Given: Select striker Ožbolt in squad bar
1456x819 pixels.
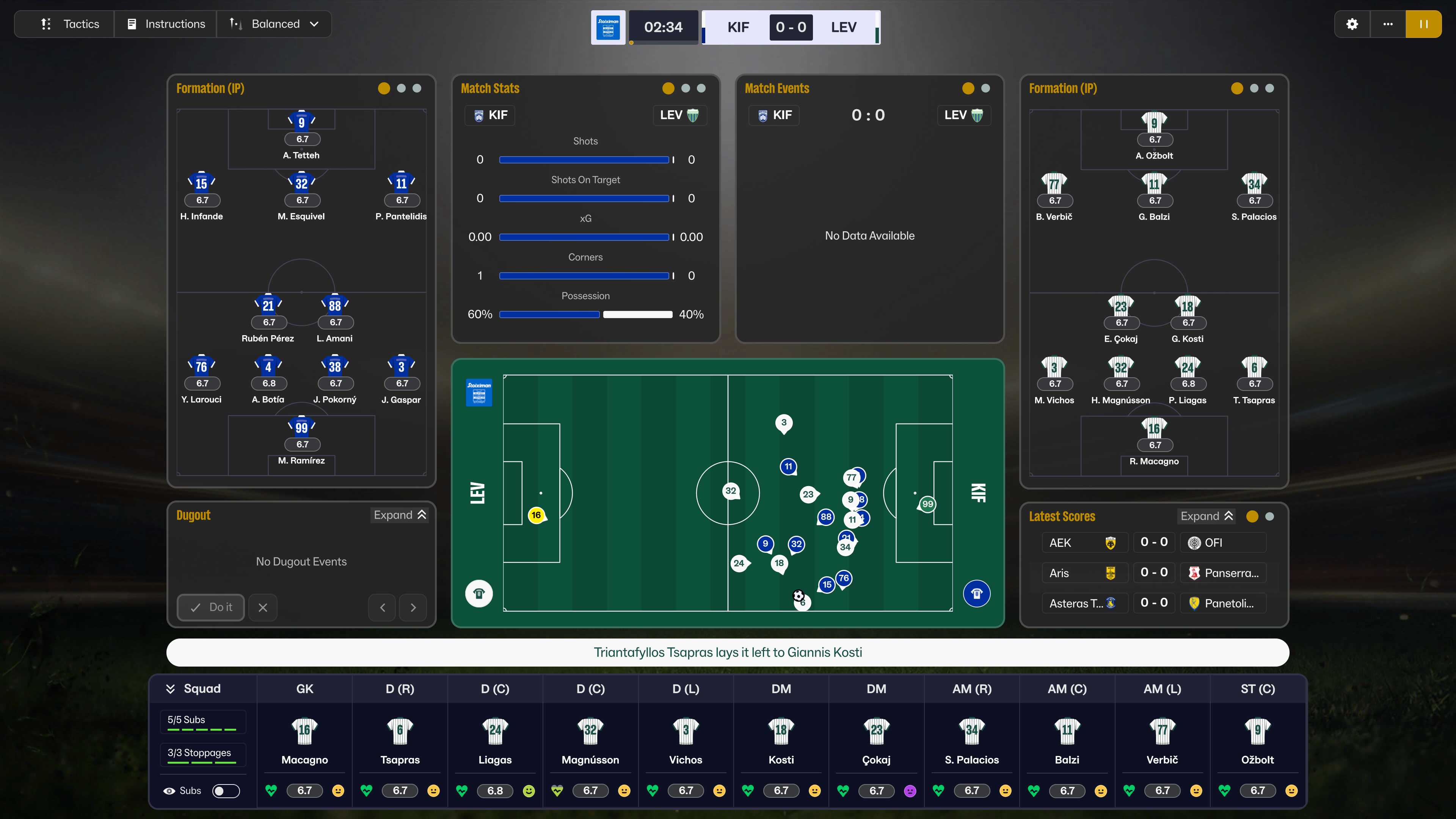Looking at the screenshot, I should coord(1257,741).
